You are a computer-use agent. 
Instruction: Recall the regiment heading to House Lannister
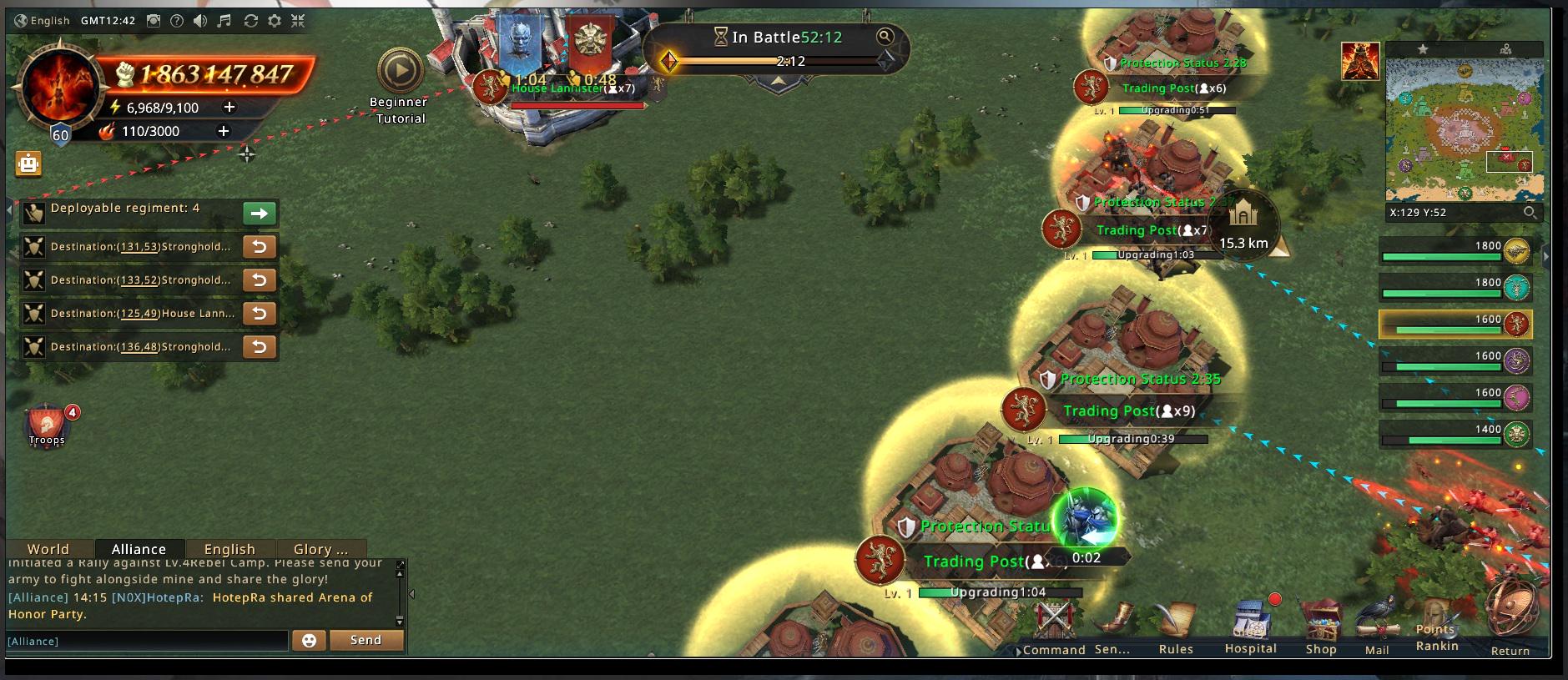pos(260,314)
